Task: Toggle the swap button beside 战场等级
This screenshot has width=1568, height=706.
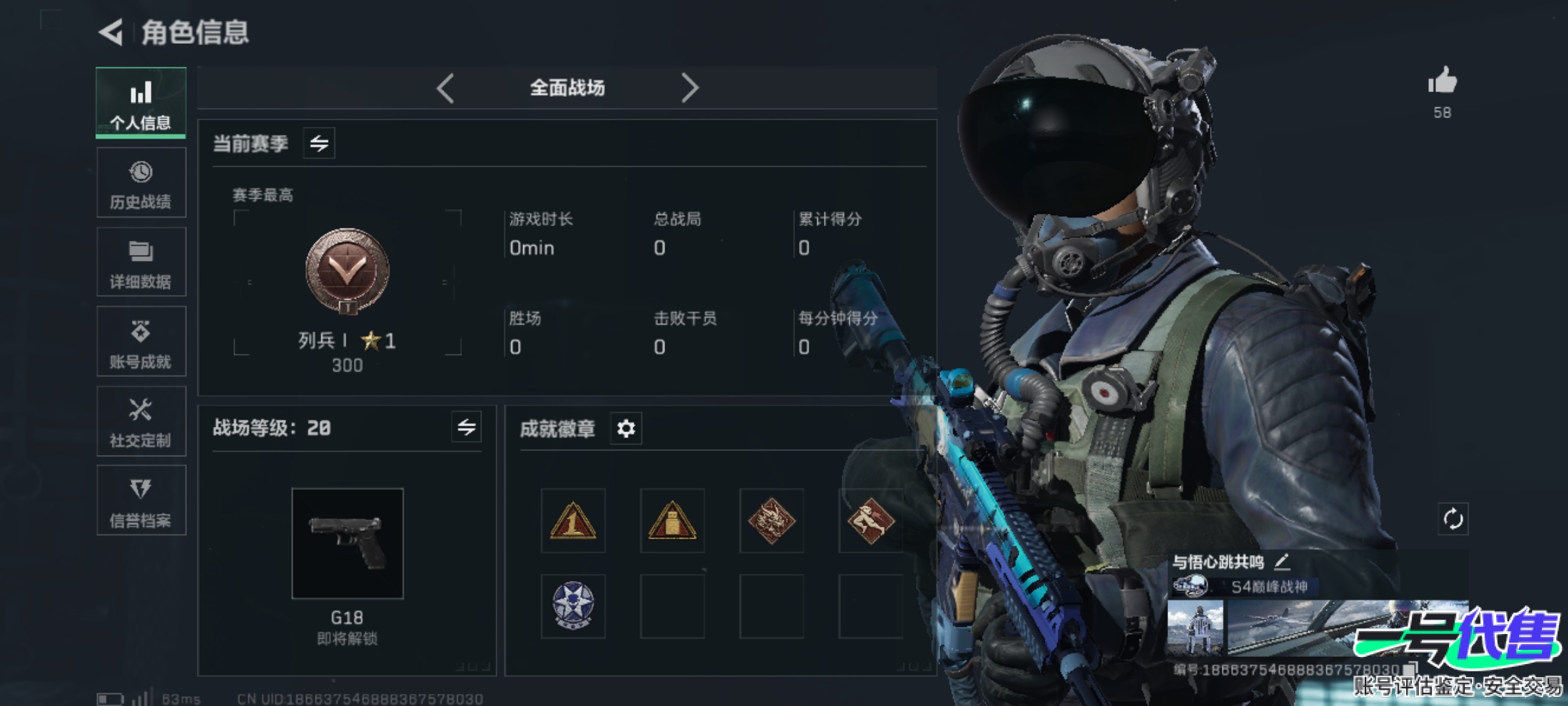Action: tap(466, 428)
